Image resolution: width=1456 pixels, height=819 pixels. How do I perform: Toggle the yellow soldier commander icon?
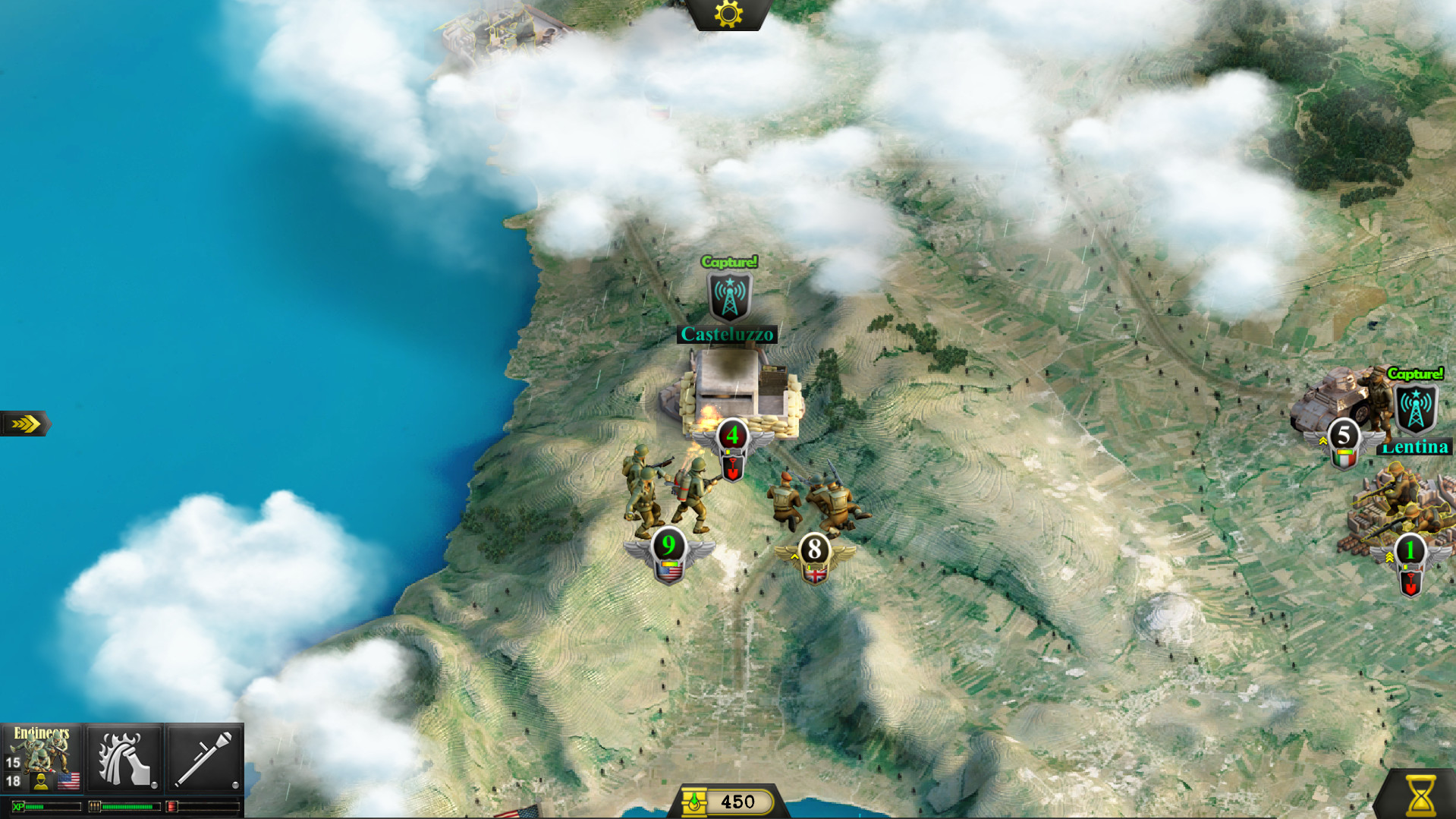(40, 781)
